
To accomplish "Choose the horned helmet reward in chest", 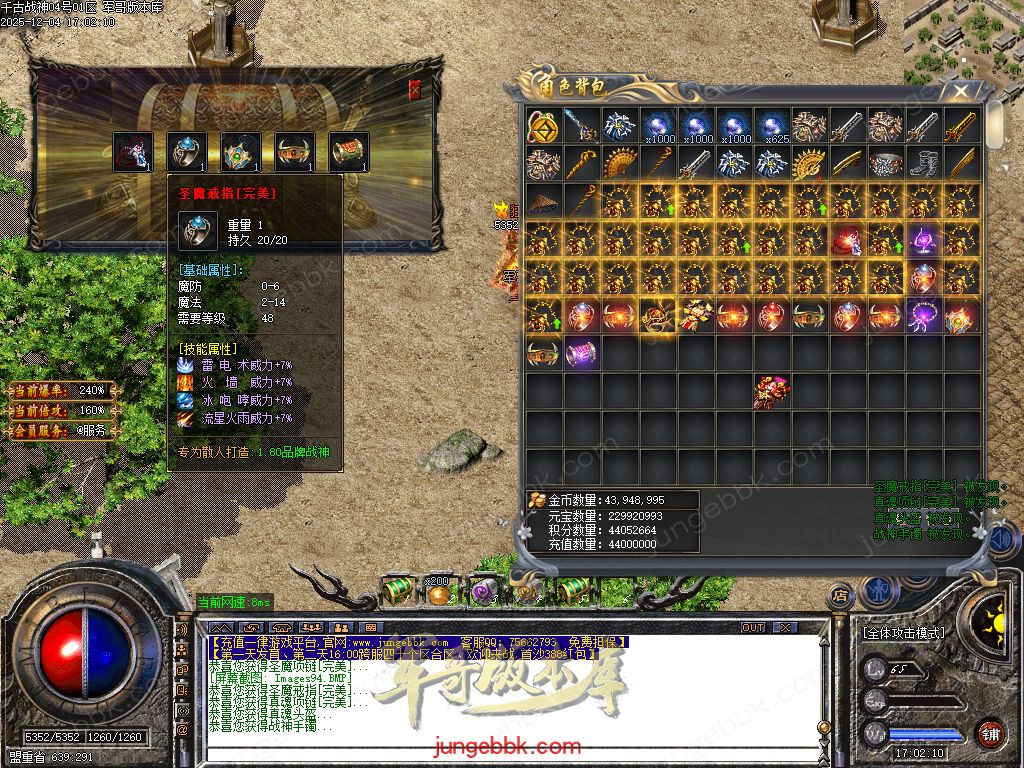I will (x=295, y=152).
